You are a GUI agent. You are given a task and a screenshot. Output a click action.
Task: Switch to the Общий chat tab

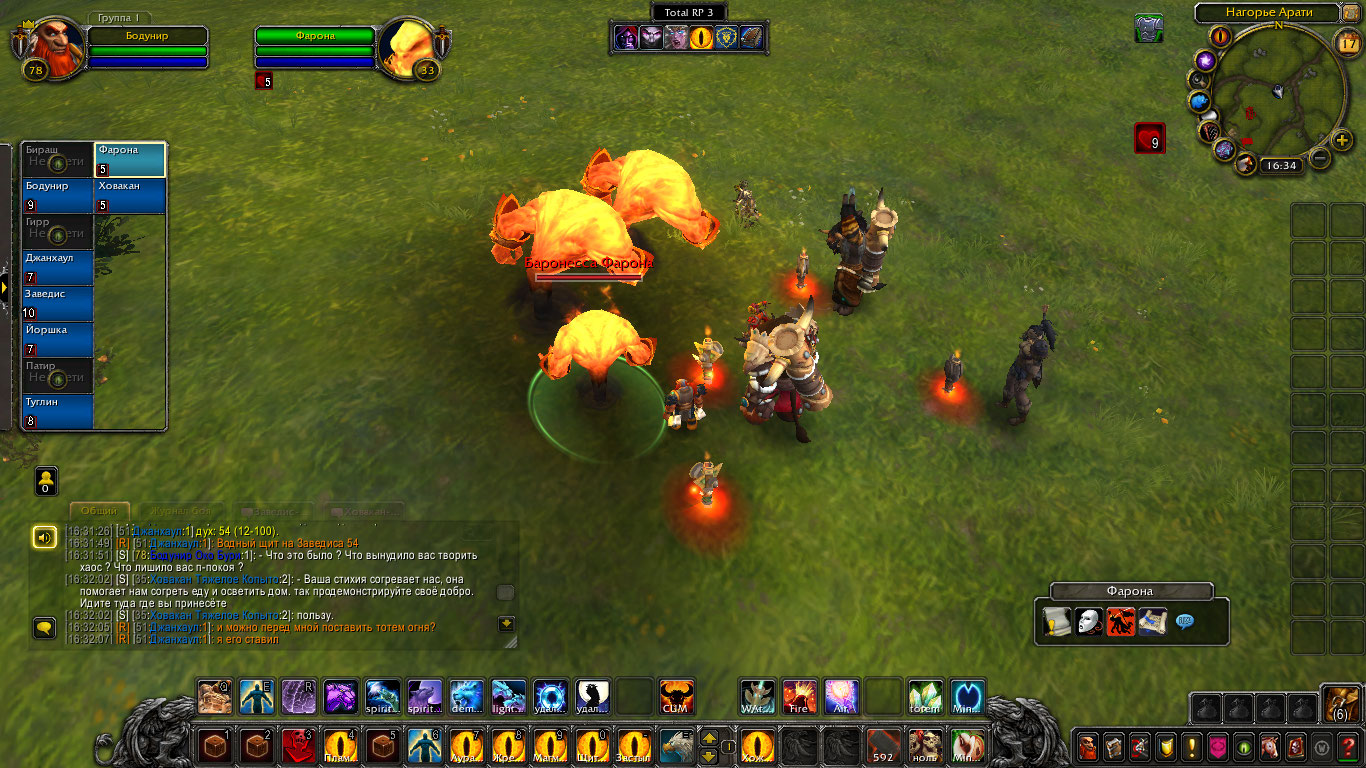coord(99,511)
